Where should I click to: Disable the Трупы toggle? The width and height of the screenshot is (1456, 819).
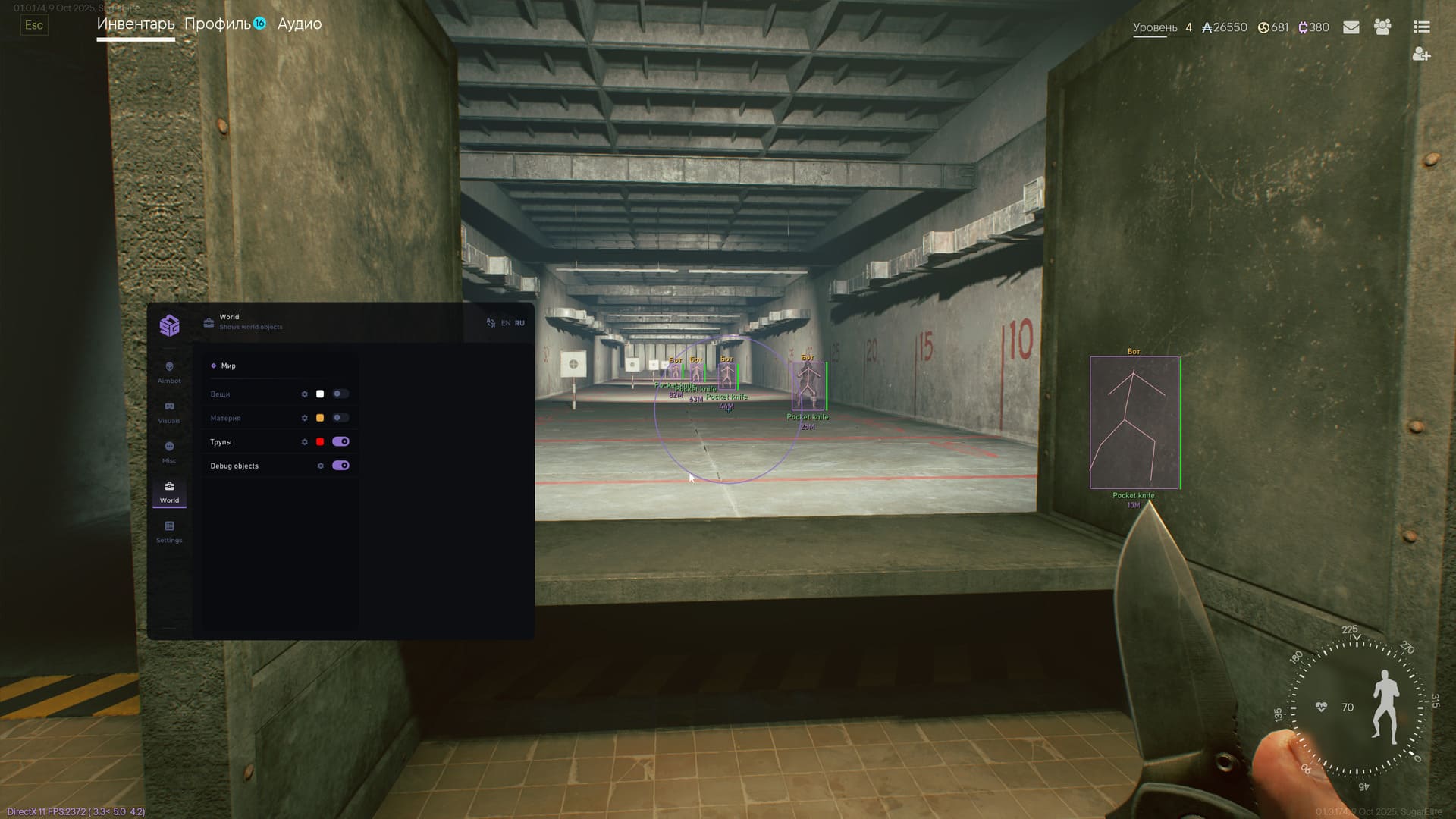(342, 441)
